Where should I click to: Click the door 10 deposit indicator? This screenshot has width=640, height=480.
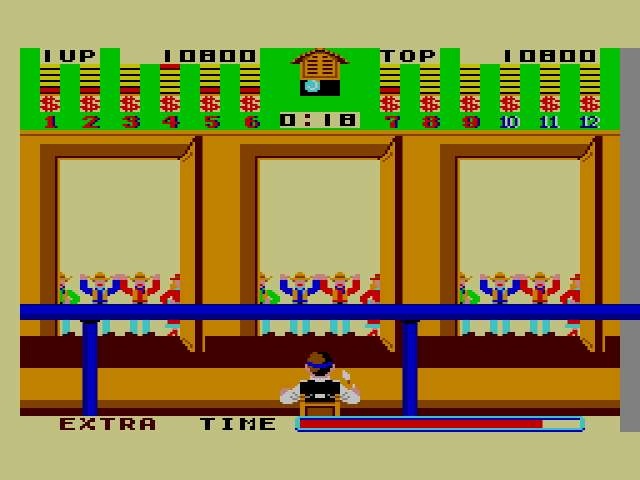510,102
